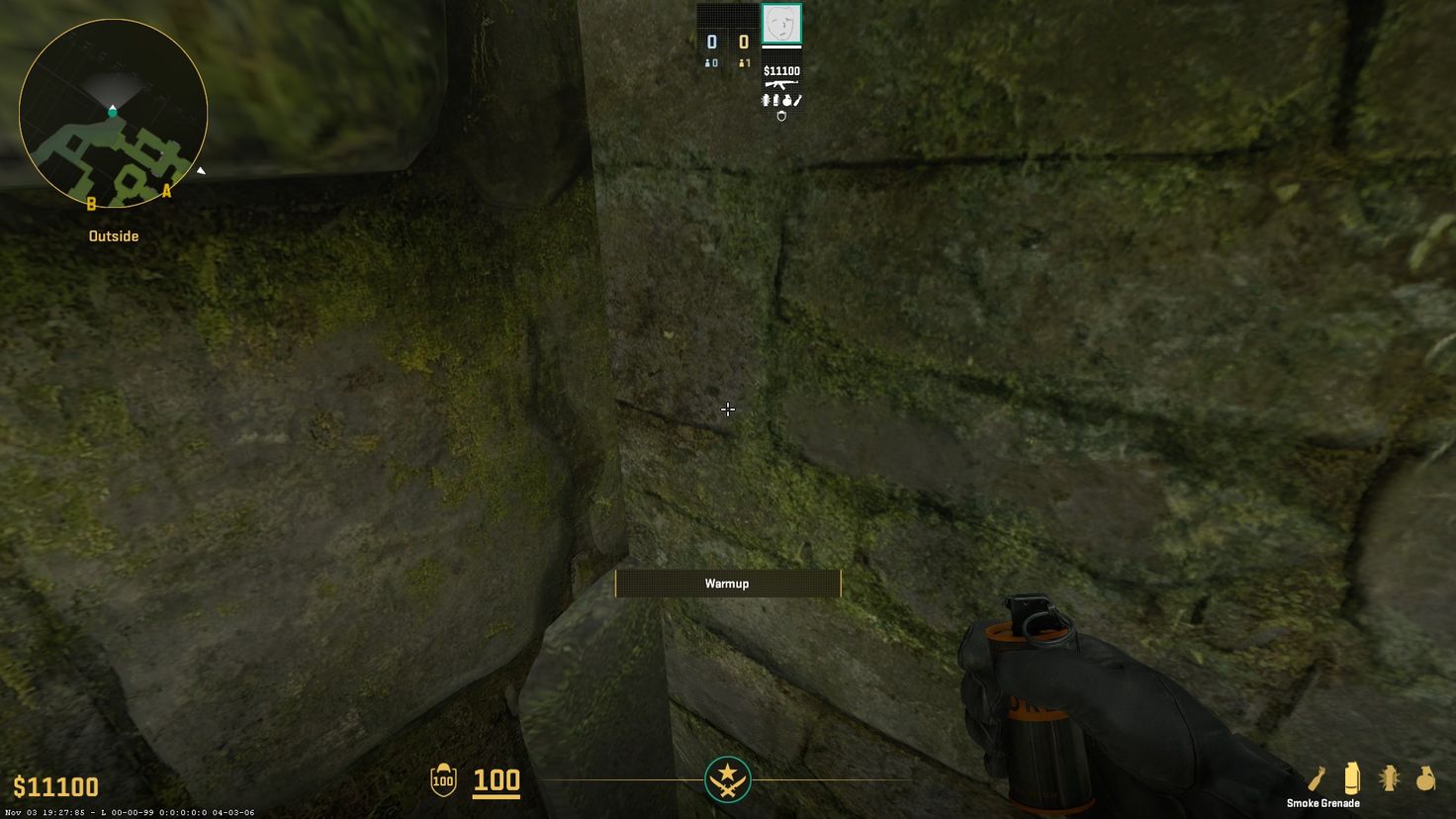Click the Warmup banner
Image resolution: width=1456 pixels, height=819 pixels.
728,584
